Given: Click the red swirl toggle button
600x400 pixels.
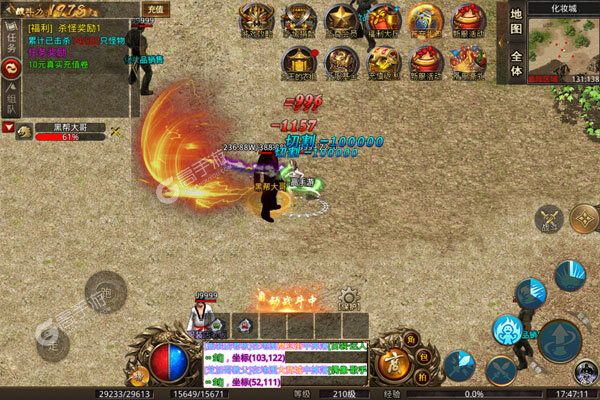Looking at the screenshot, I should 12,69.
